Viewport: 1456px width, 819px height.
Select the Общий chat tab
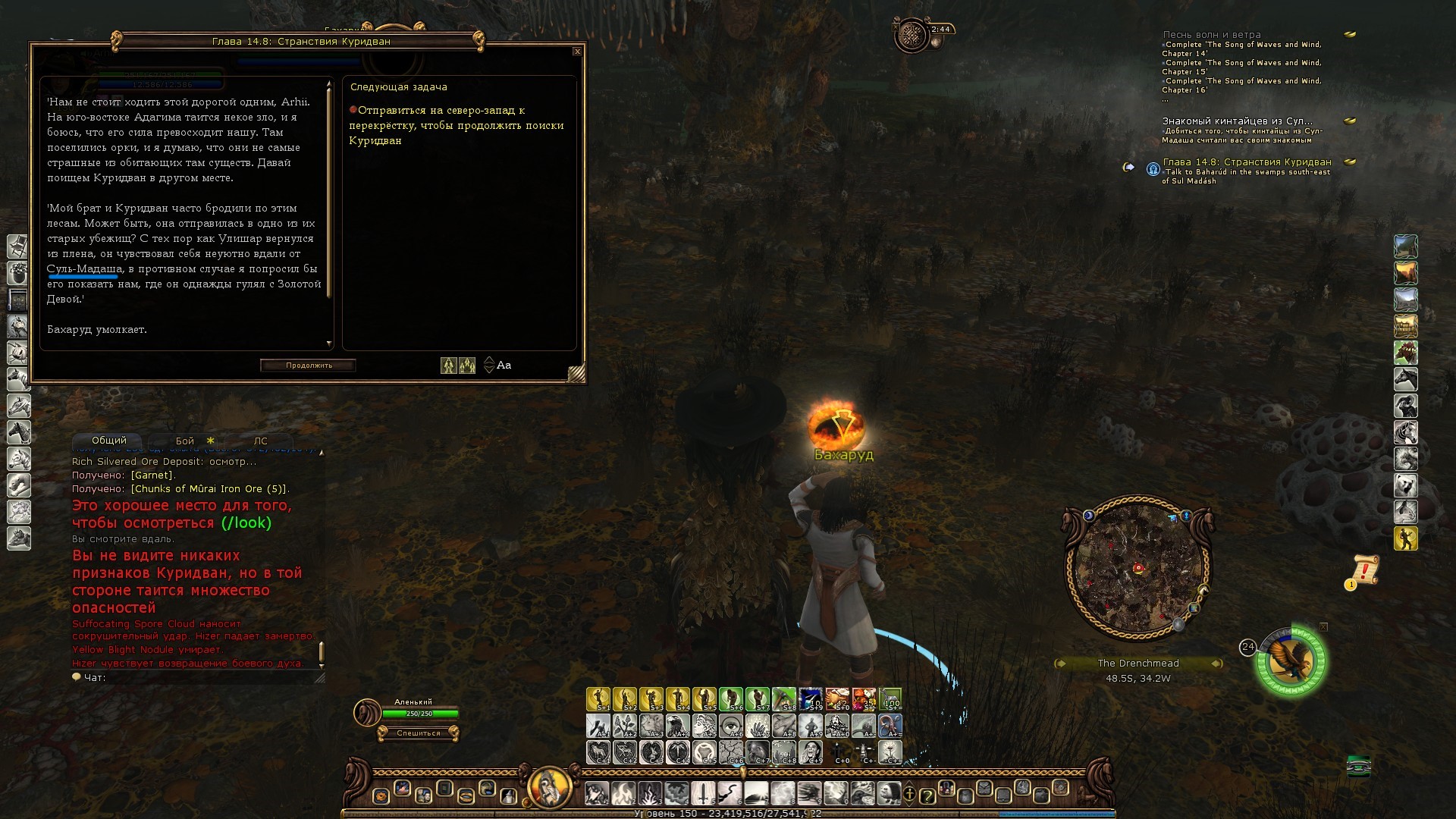[x=109, y=441]
